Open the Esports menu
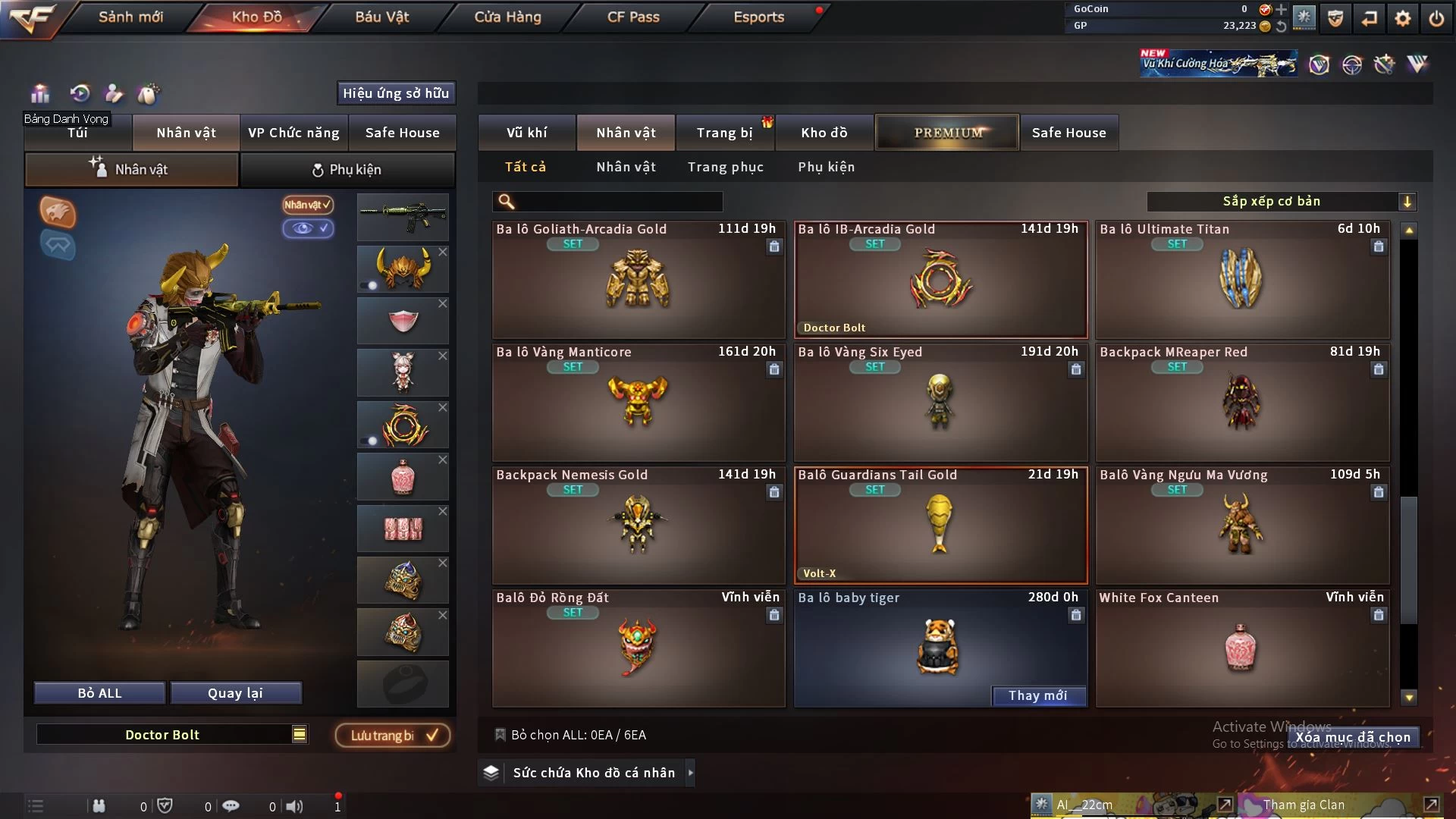 [758, 17]
